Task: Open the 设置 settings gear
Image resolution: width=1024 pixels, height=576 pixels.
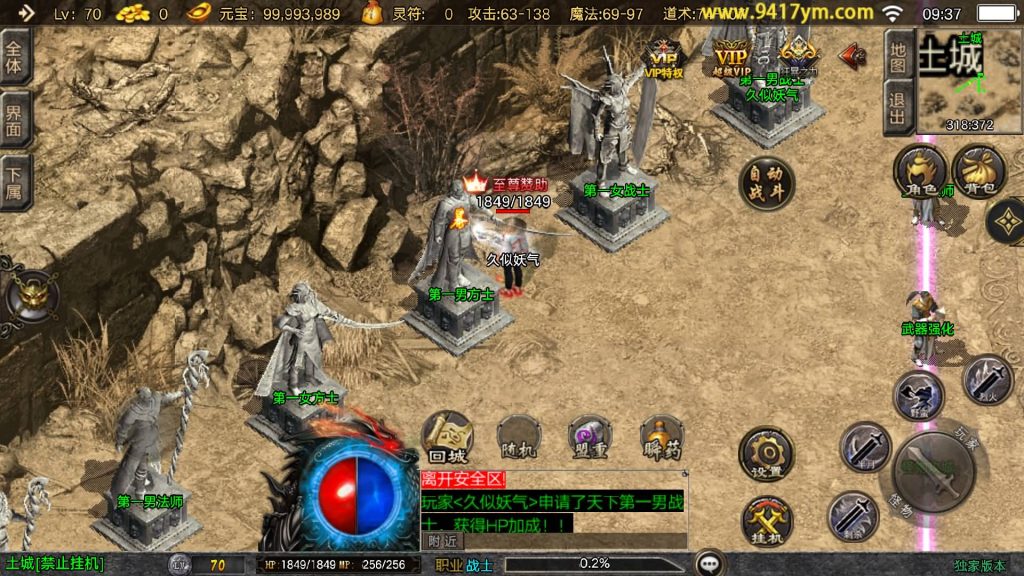Action: pyautogui.click(x=766, y=455)
